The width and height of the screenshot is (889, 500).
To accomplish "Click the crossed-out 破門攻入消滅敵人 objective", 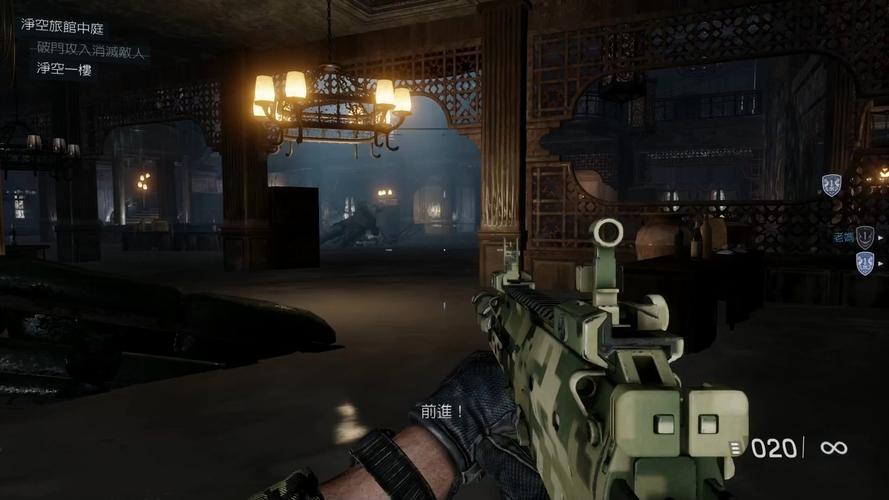I will tap(93, 47).
